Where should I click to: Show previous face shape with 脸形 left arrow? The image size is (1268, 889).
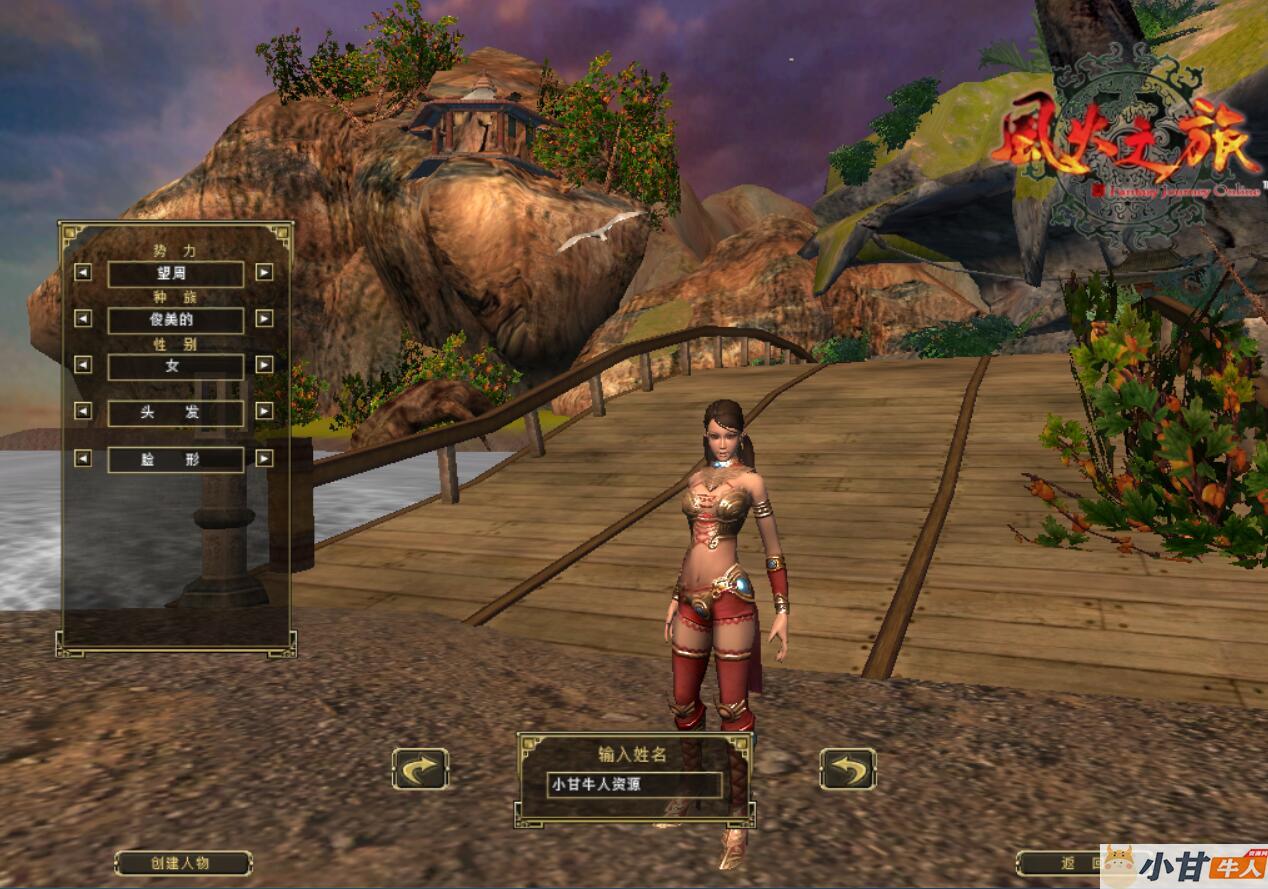click(83, 458)
